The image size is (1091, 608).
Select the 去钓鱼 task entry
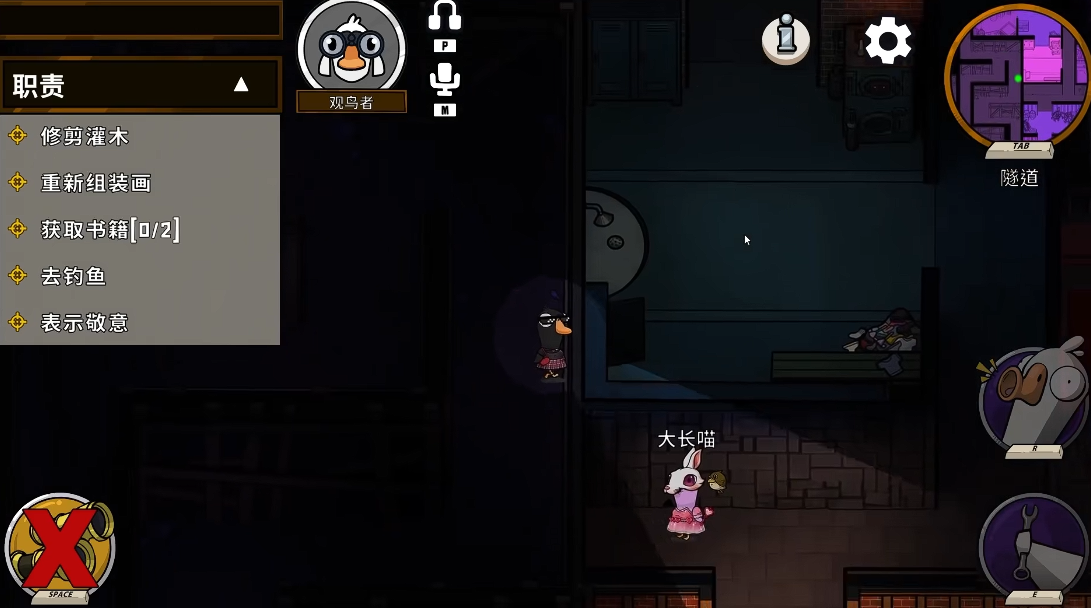tap(73, 276)
